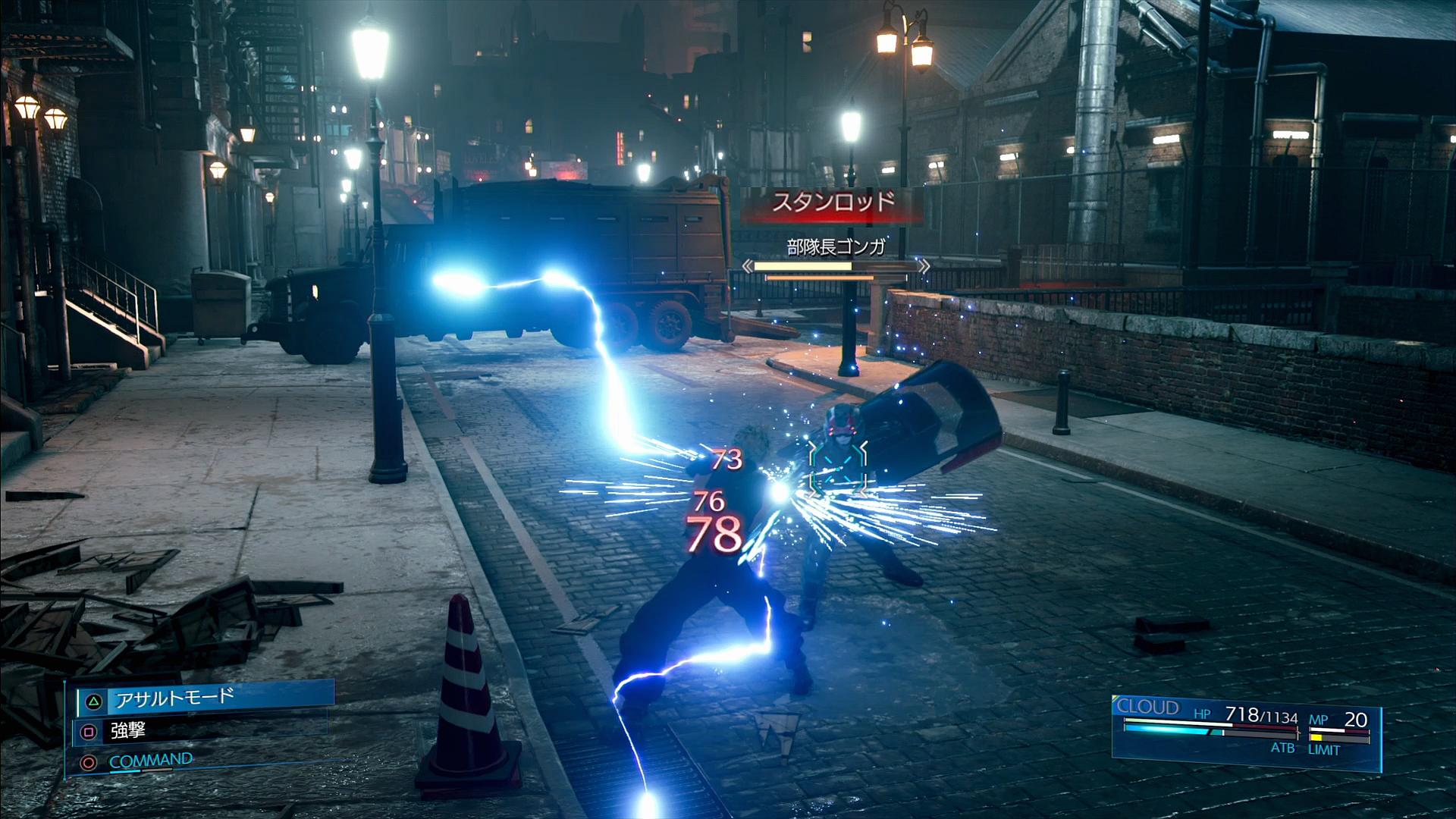Image resolution: width=1456 pixels, height=819 pixels.
Task: Choose the 強撃 attack entry
Action: 127,731
